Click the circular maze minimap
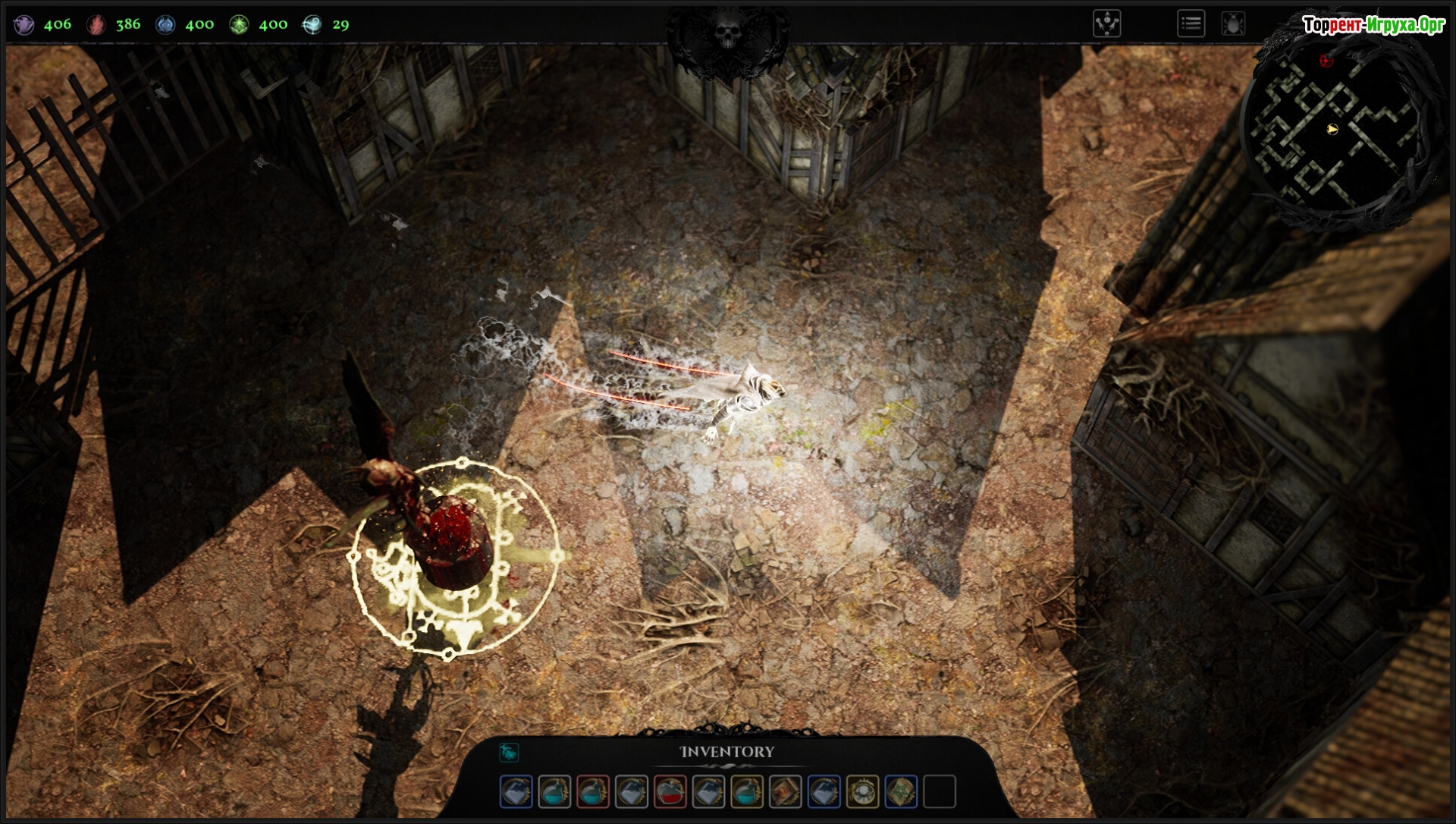The width and height of the screenshot is (1456, 824). click(1338, 129)
